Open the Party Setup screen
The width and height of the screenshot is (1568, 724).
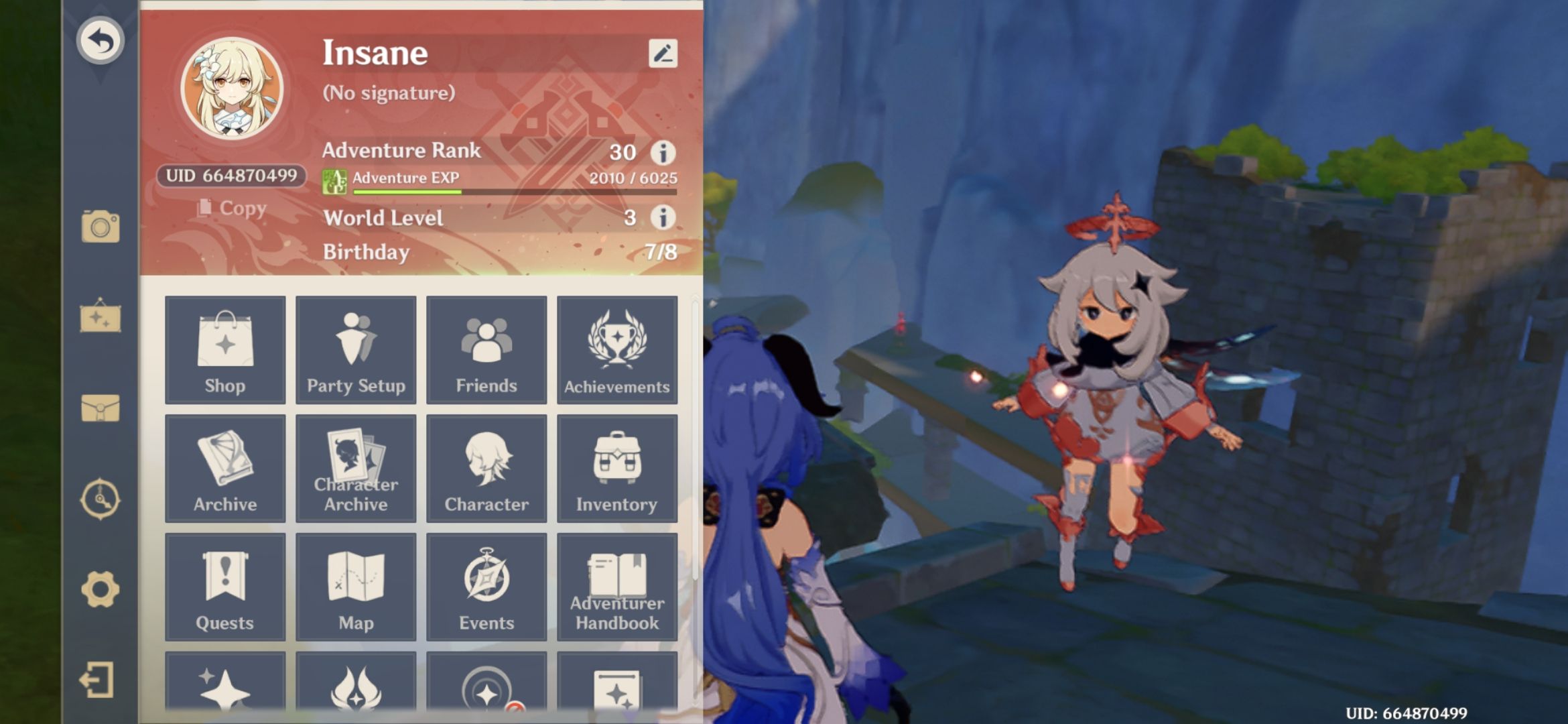[x=355, y=349]
